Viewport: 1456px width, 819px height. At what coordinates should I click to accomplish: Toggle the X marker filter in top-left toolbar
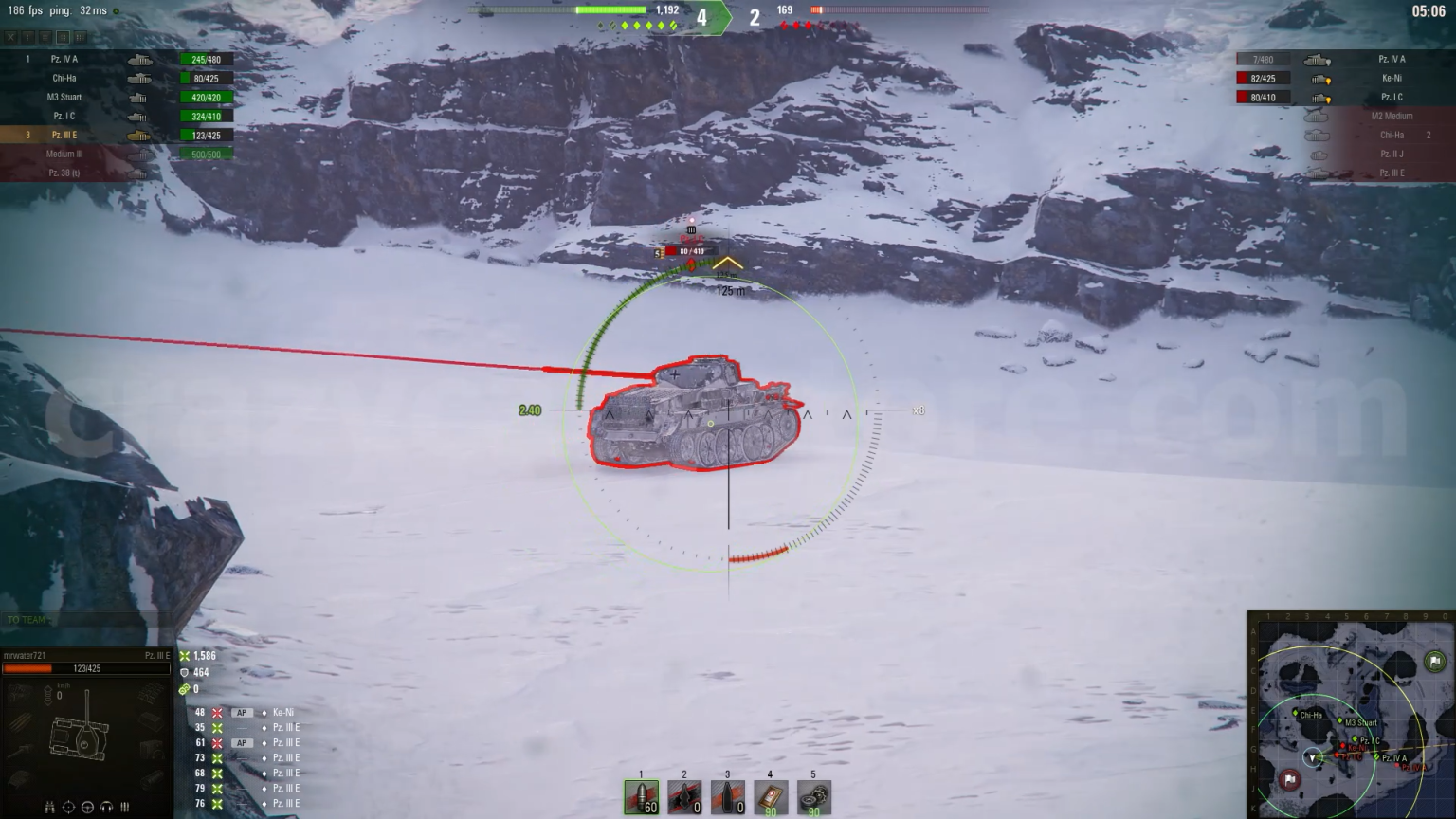[10, 37]
